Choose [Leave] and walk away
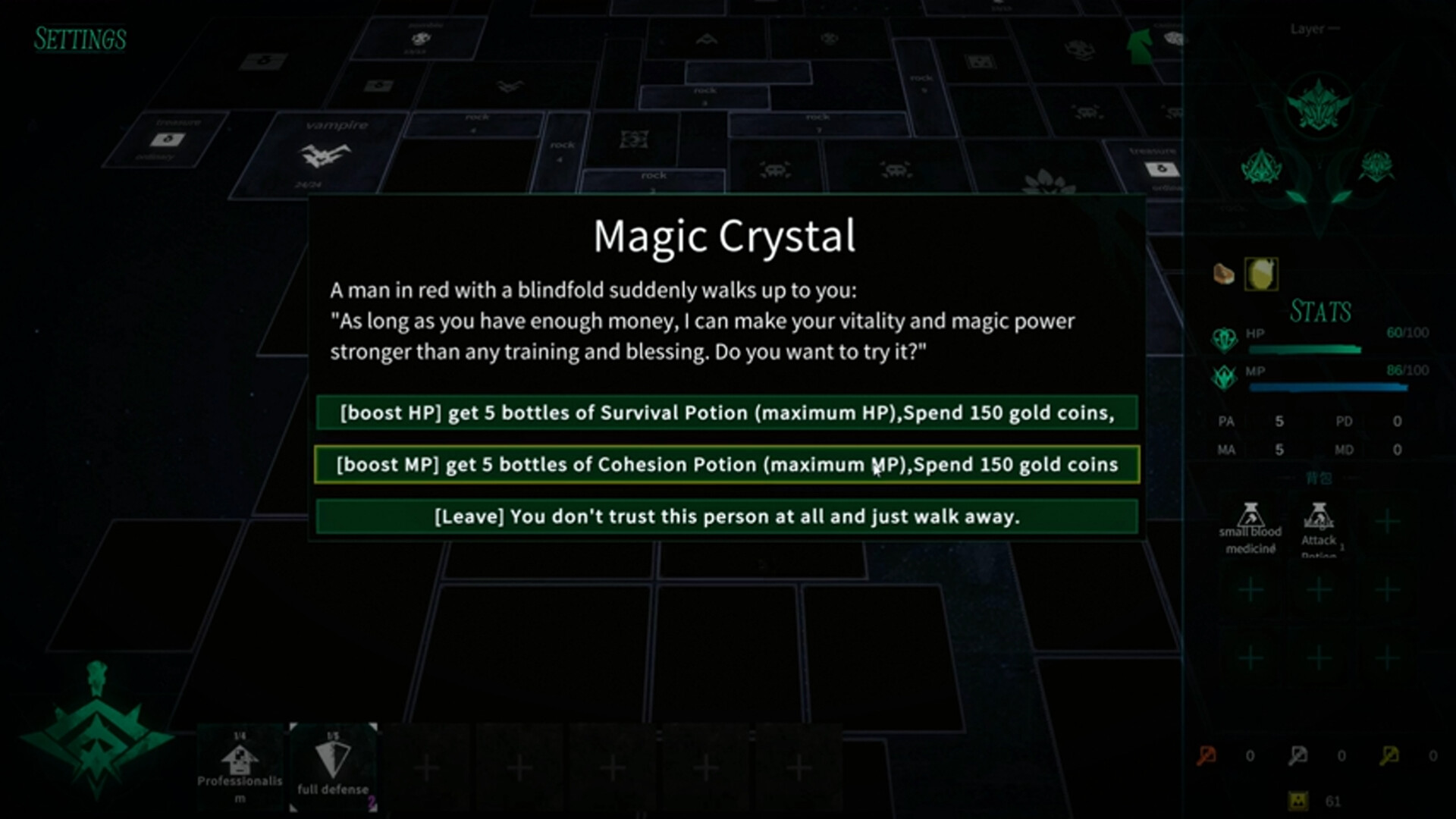Screen dimensions: 1456x819 point(725,516)
